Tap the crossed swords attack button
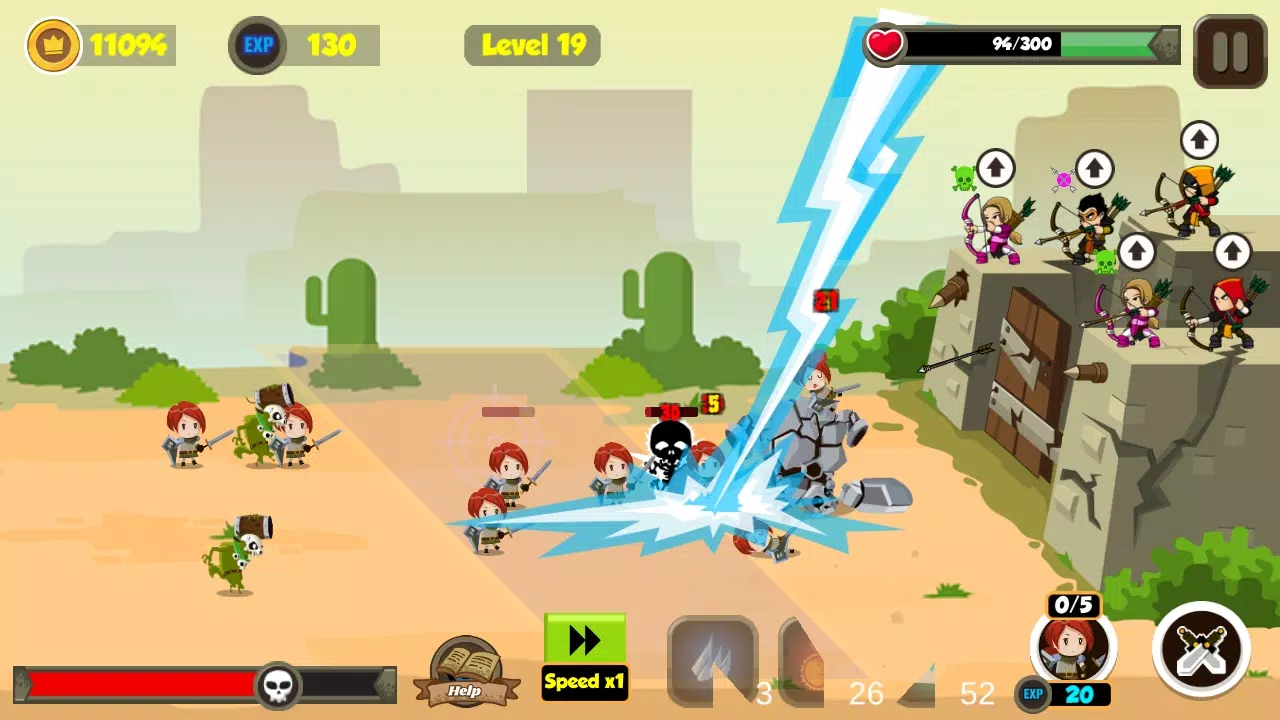The image size is (1280, 720). pos(1201,649)
